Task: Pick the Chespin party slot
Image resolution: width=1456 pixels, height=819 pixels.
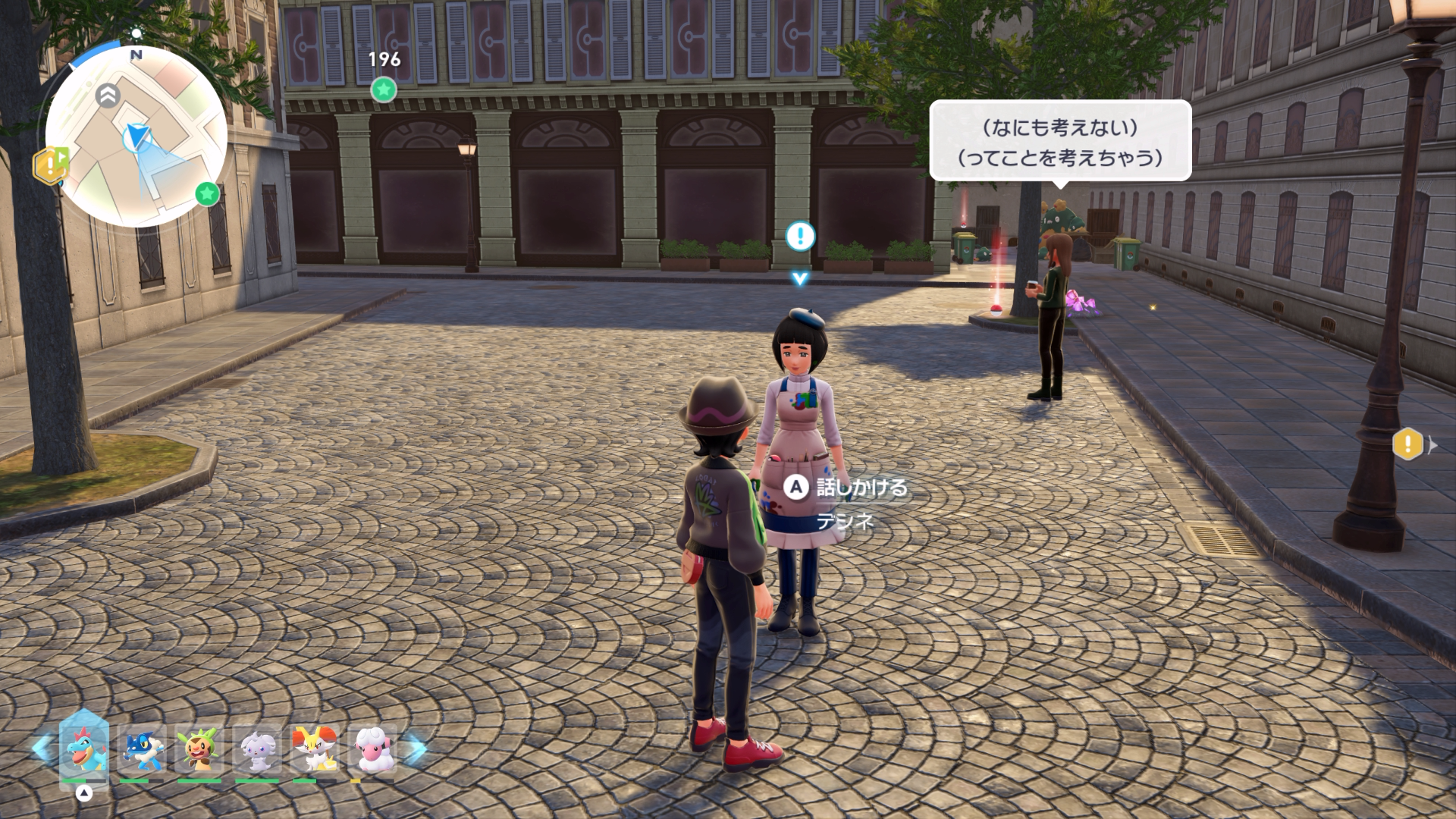Action: (199, 748)
